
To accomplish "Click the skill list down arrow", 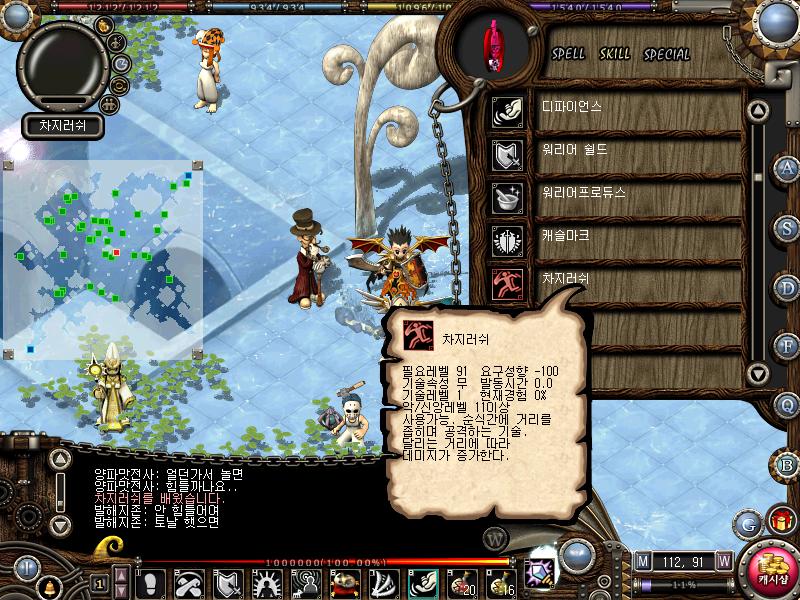I will 758,377.
